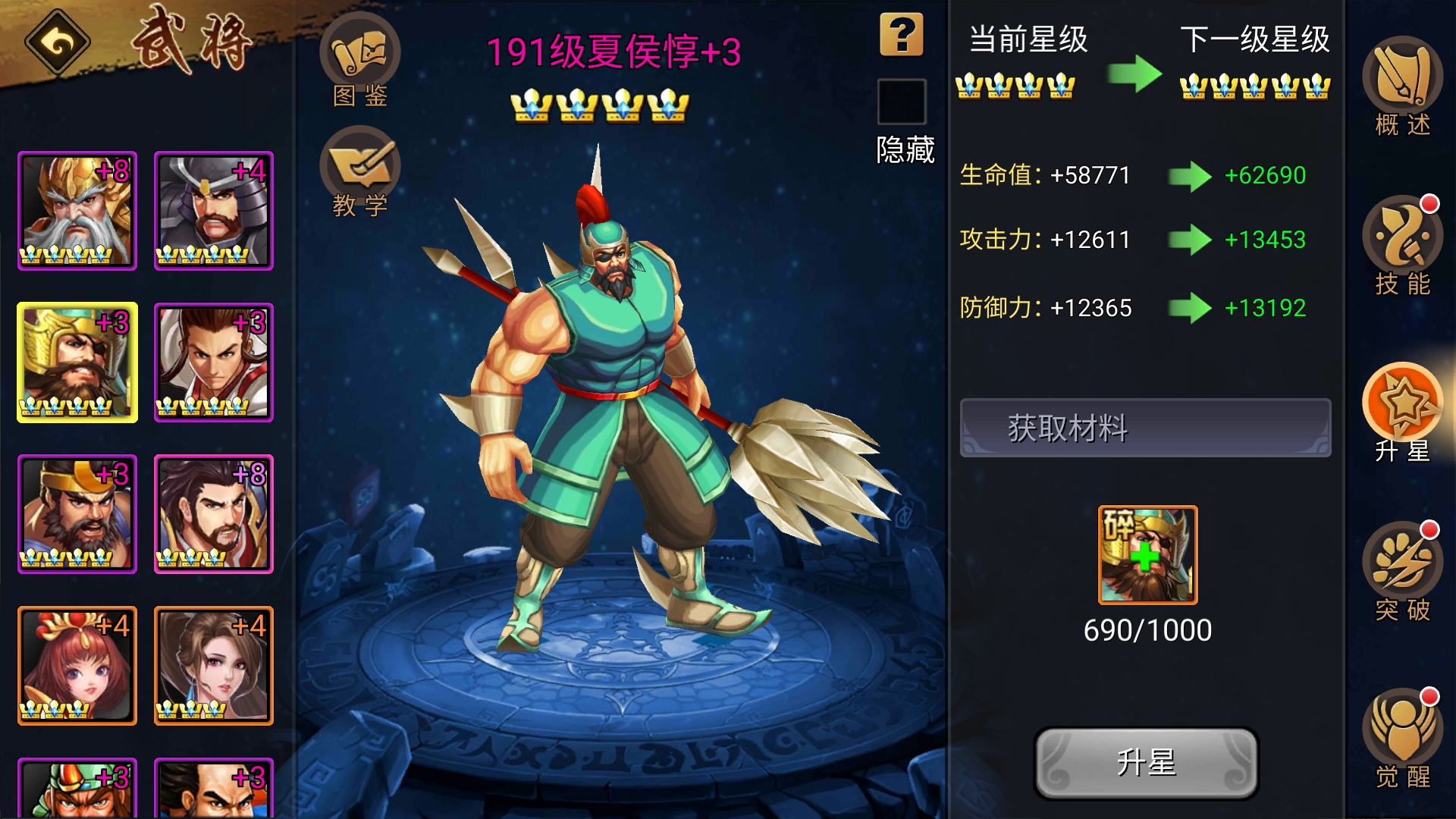Expand the 获取材料 materials section
This screenshot has height=819, width=1456.
(x=1144, y=427)
